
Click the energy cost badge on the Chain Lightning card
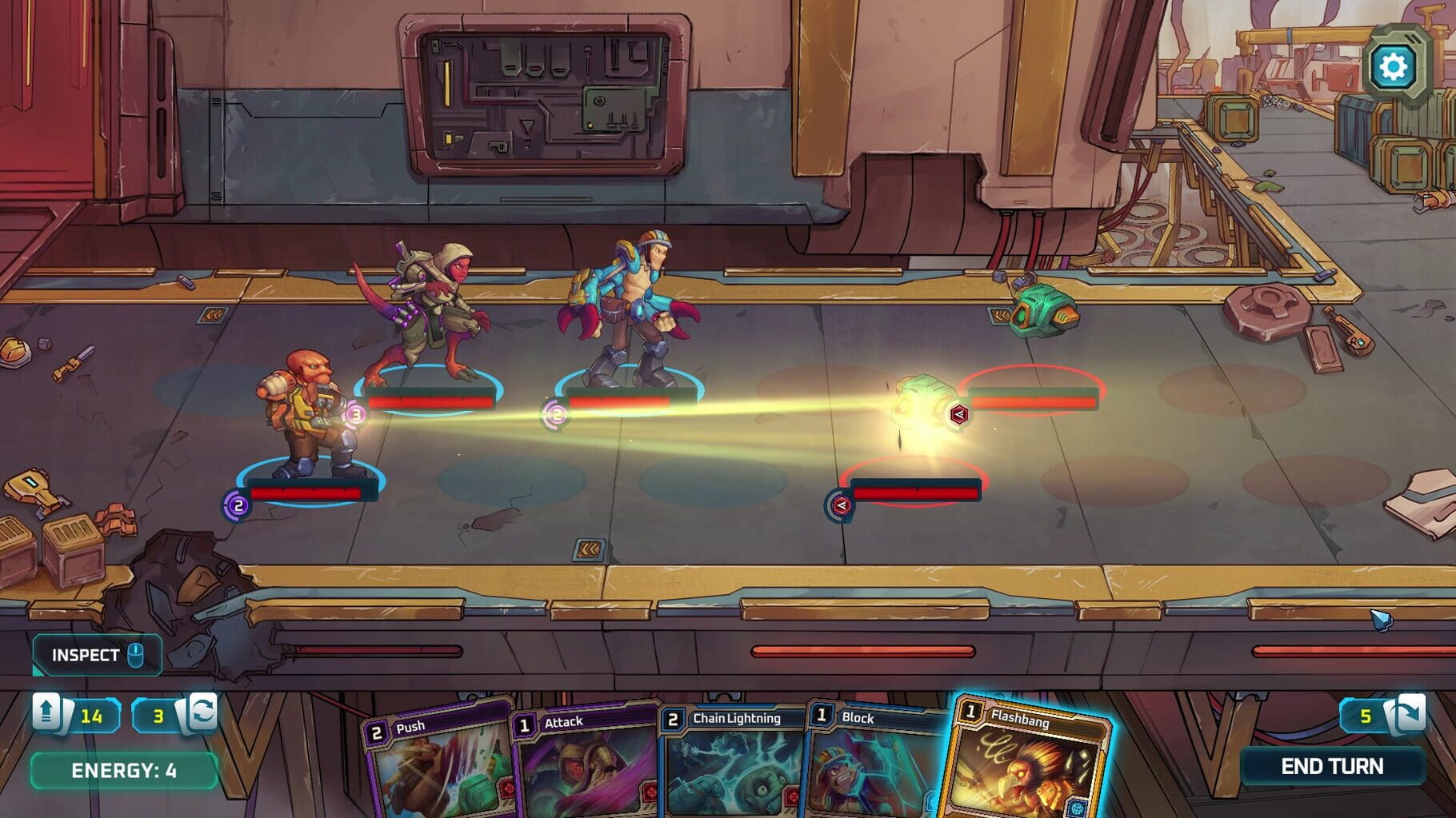coord(671,719)
